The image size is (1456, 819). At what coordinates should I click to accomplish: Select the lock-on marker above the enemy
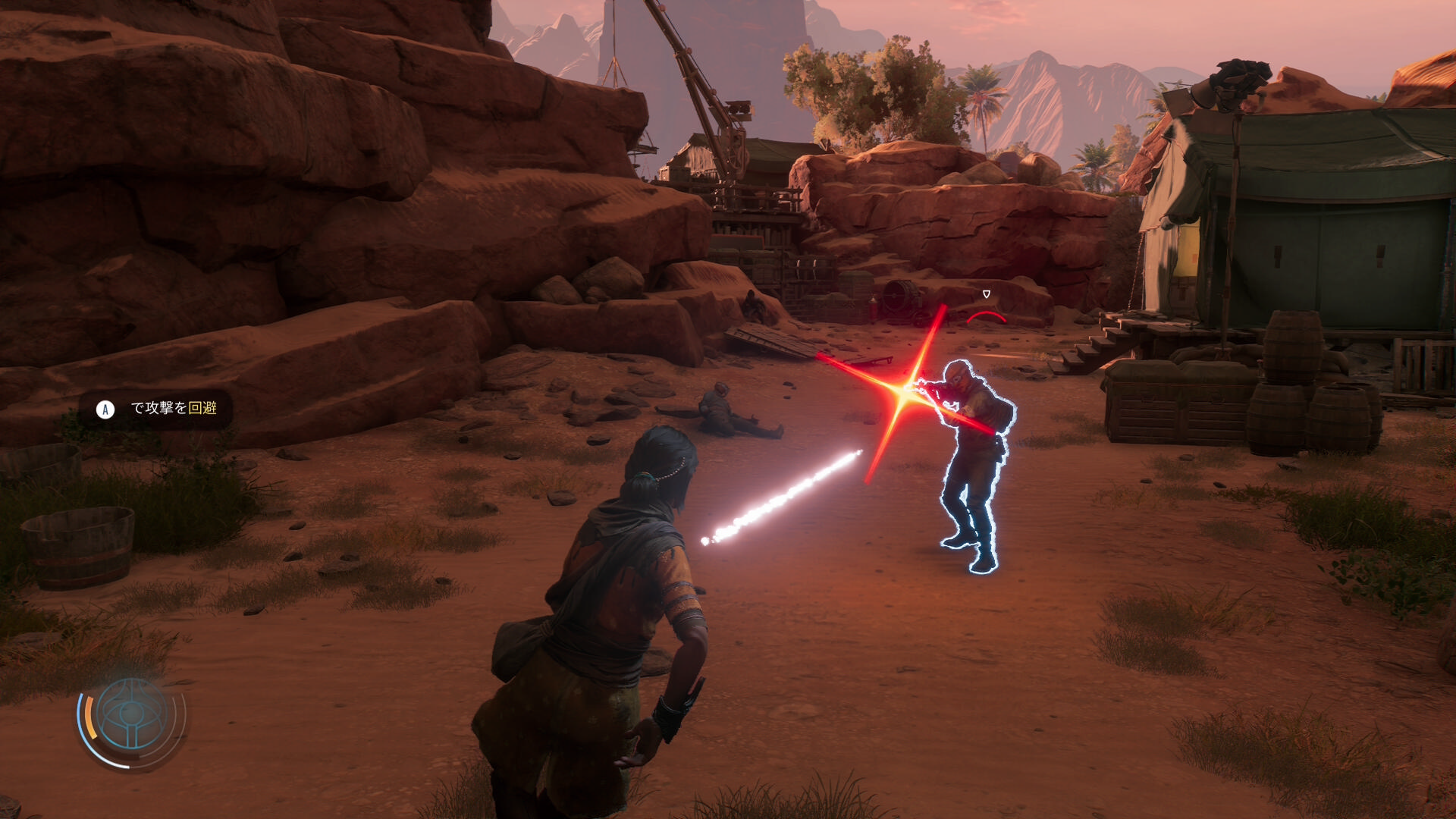point(986,294)
